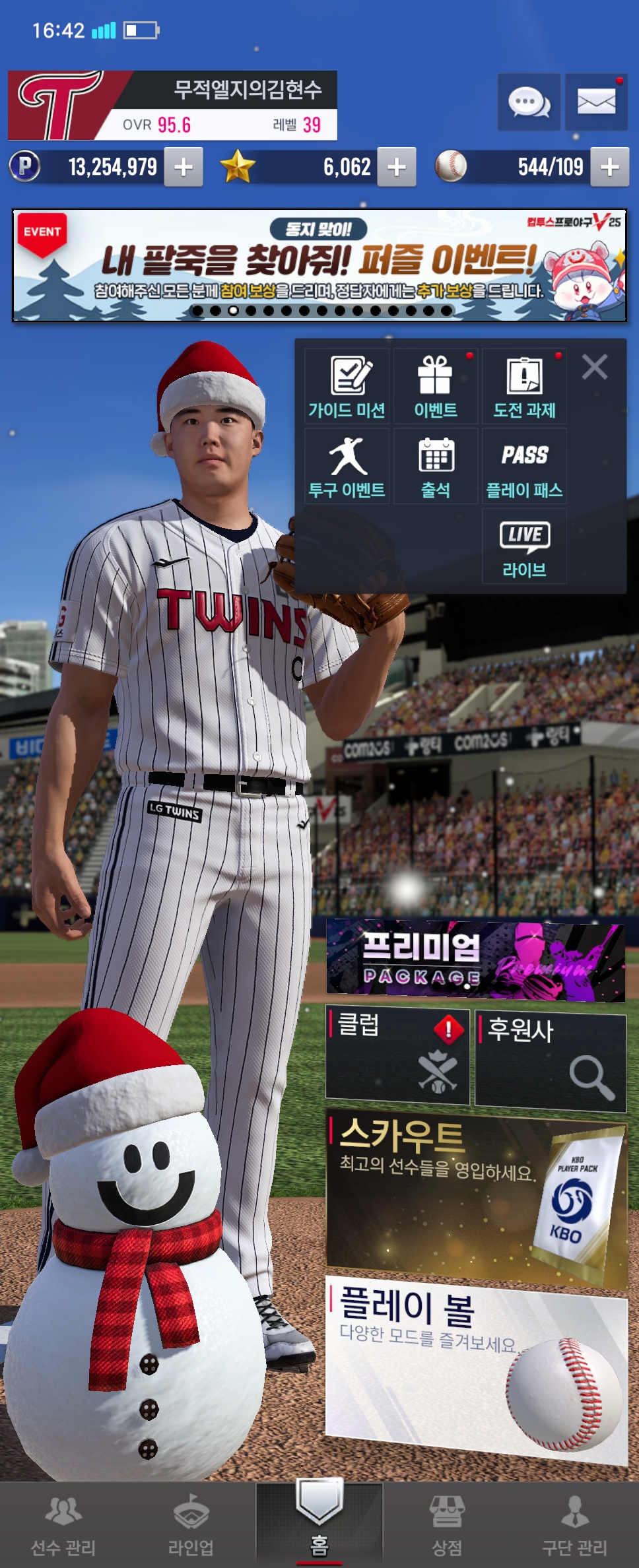This screenshot has width=639, height=1568.
Task: Add more baseballs with plus button
Action: 609,167
